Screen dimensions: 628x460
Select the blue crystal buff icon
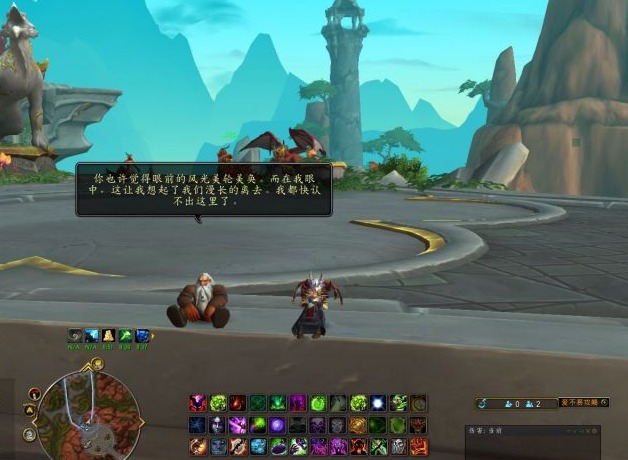pyautogui.click(x=142, y=336)
